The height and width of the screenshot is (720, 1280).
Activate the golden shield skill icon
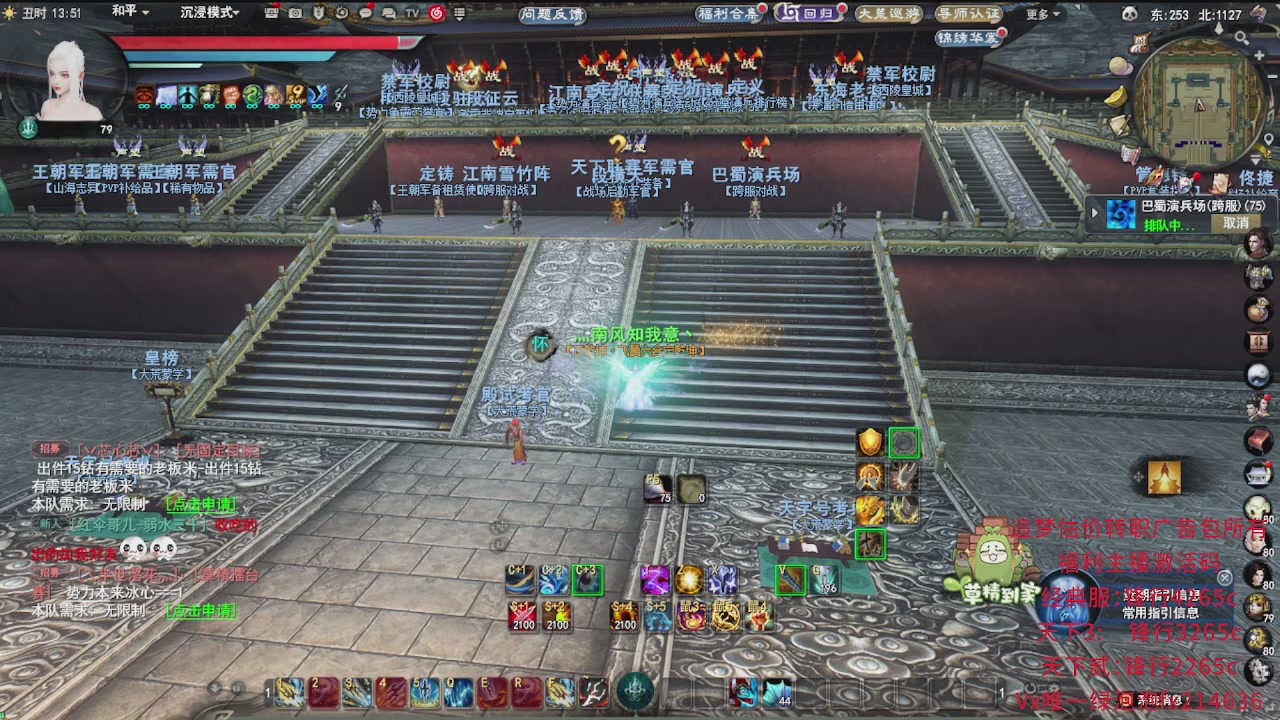(x=870, y=442)
